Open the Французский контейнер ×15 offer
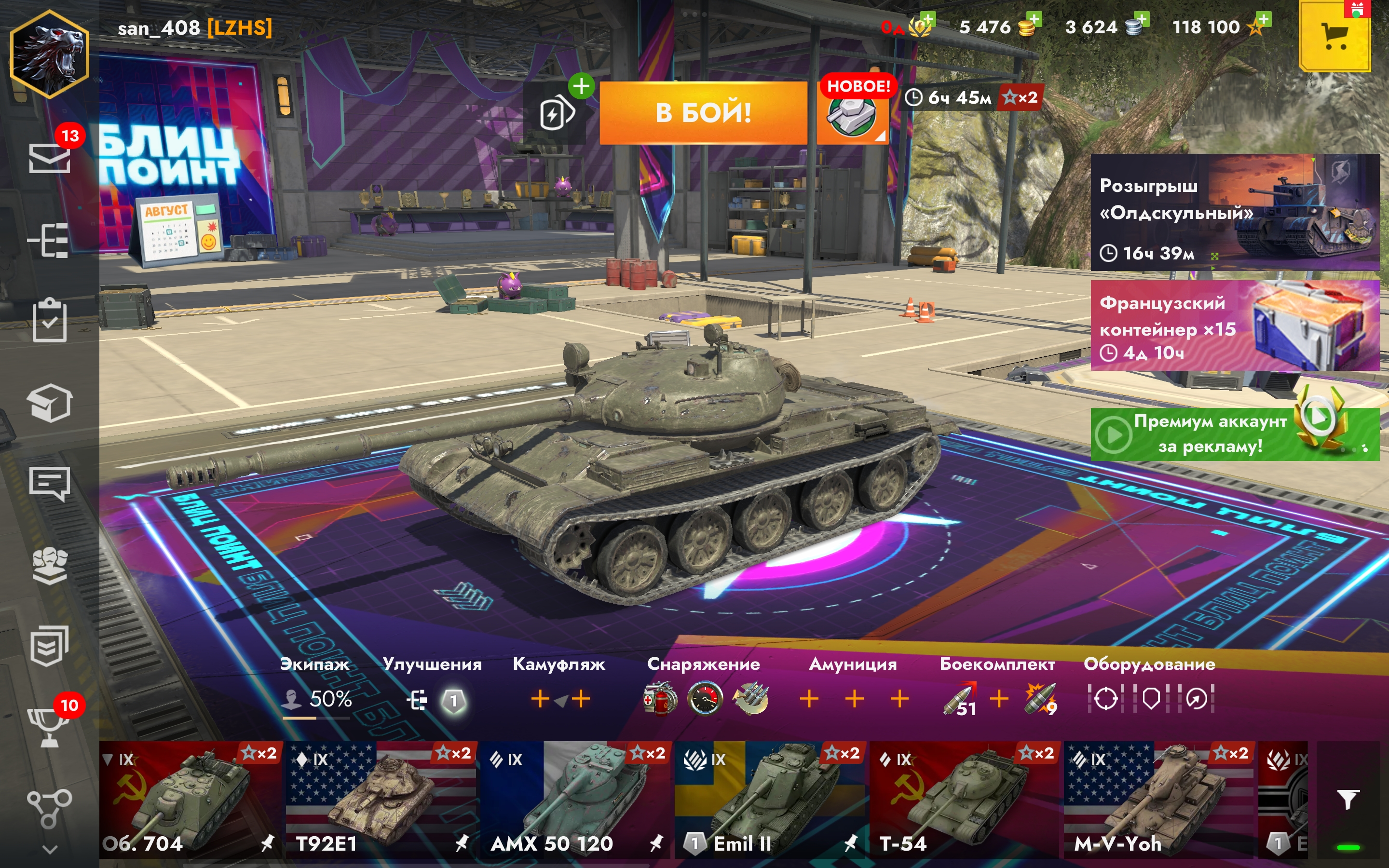 (1234, 326)
